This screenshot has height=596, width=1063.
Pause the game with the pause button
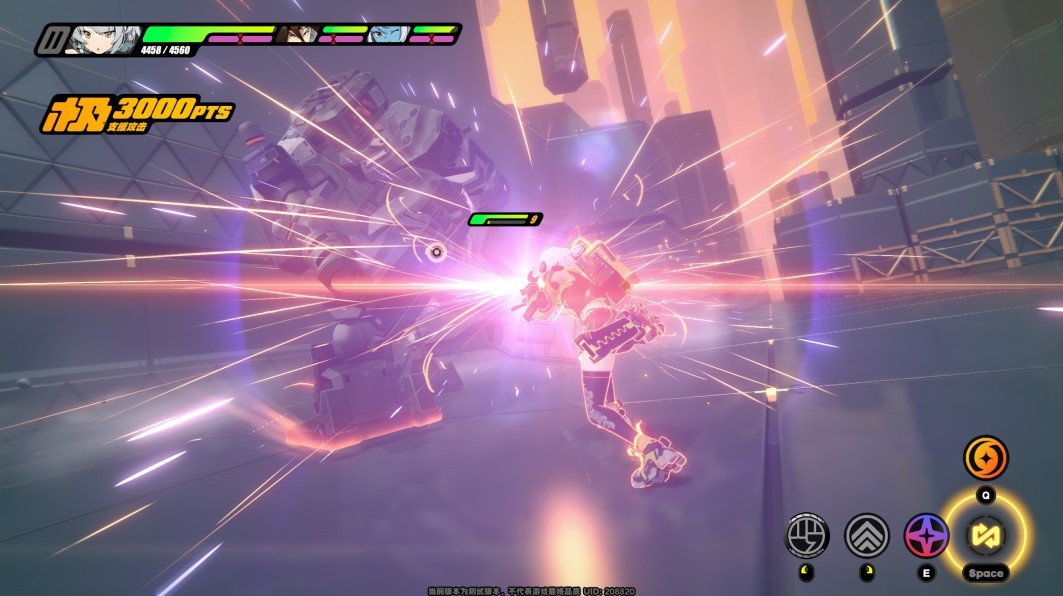51,39
